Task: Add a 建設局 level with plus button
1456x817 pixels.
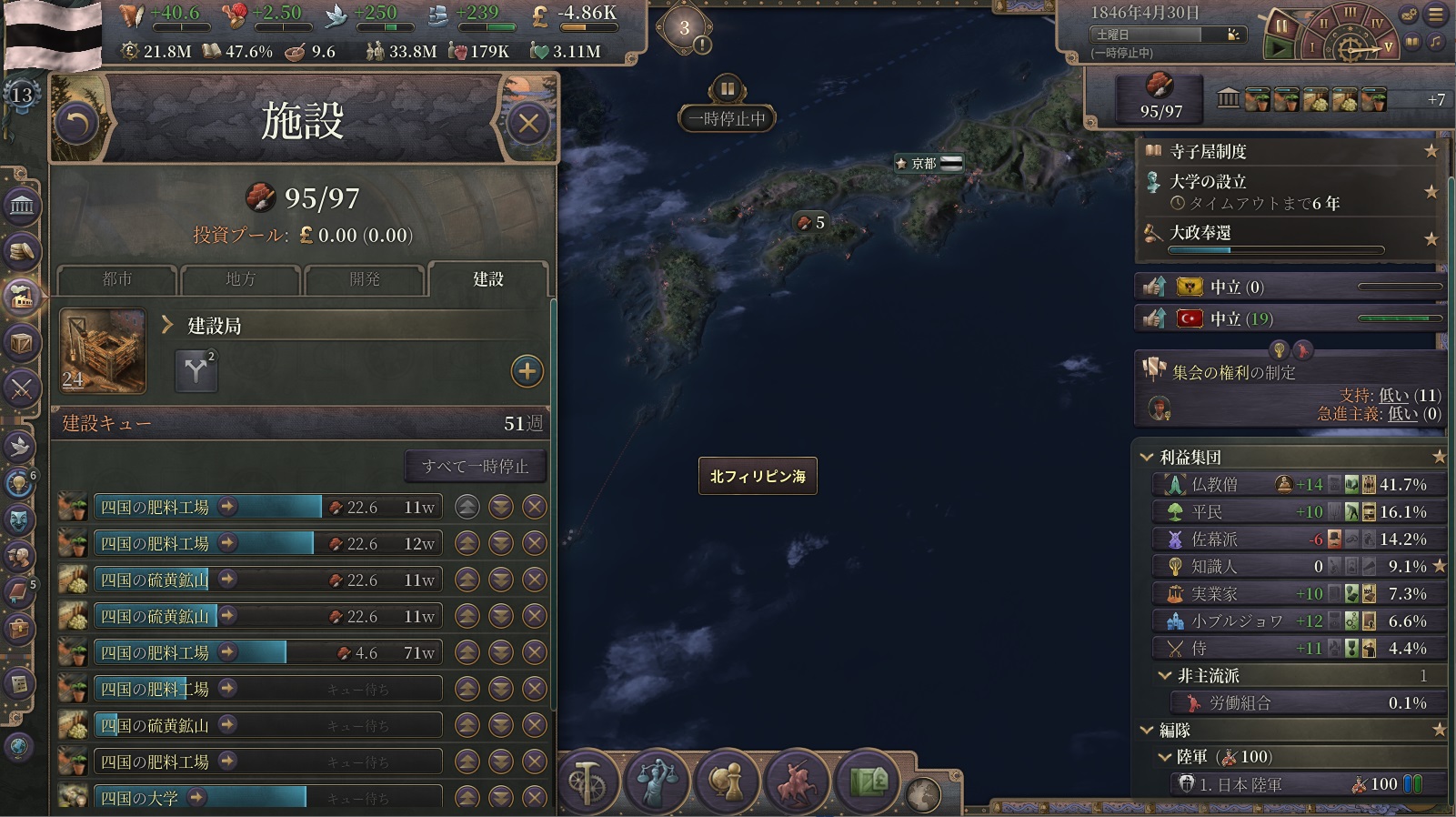Action: [x=527, y=370]
